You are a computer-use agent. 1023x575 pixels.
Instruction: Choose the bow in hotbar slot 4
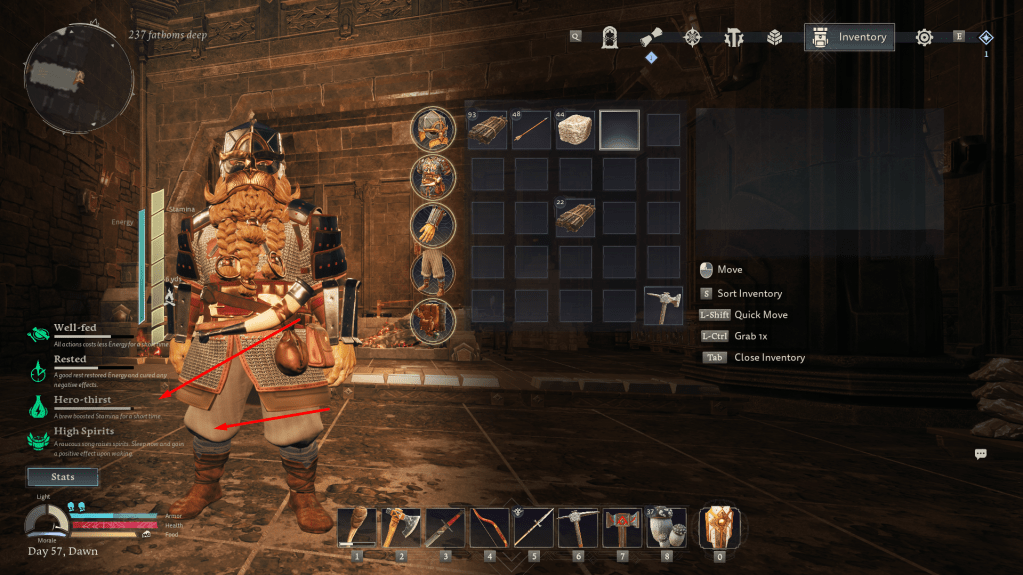[490, 528]
